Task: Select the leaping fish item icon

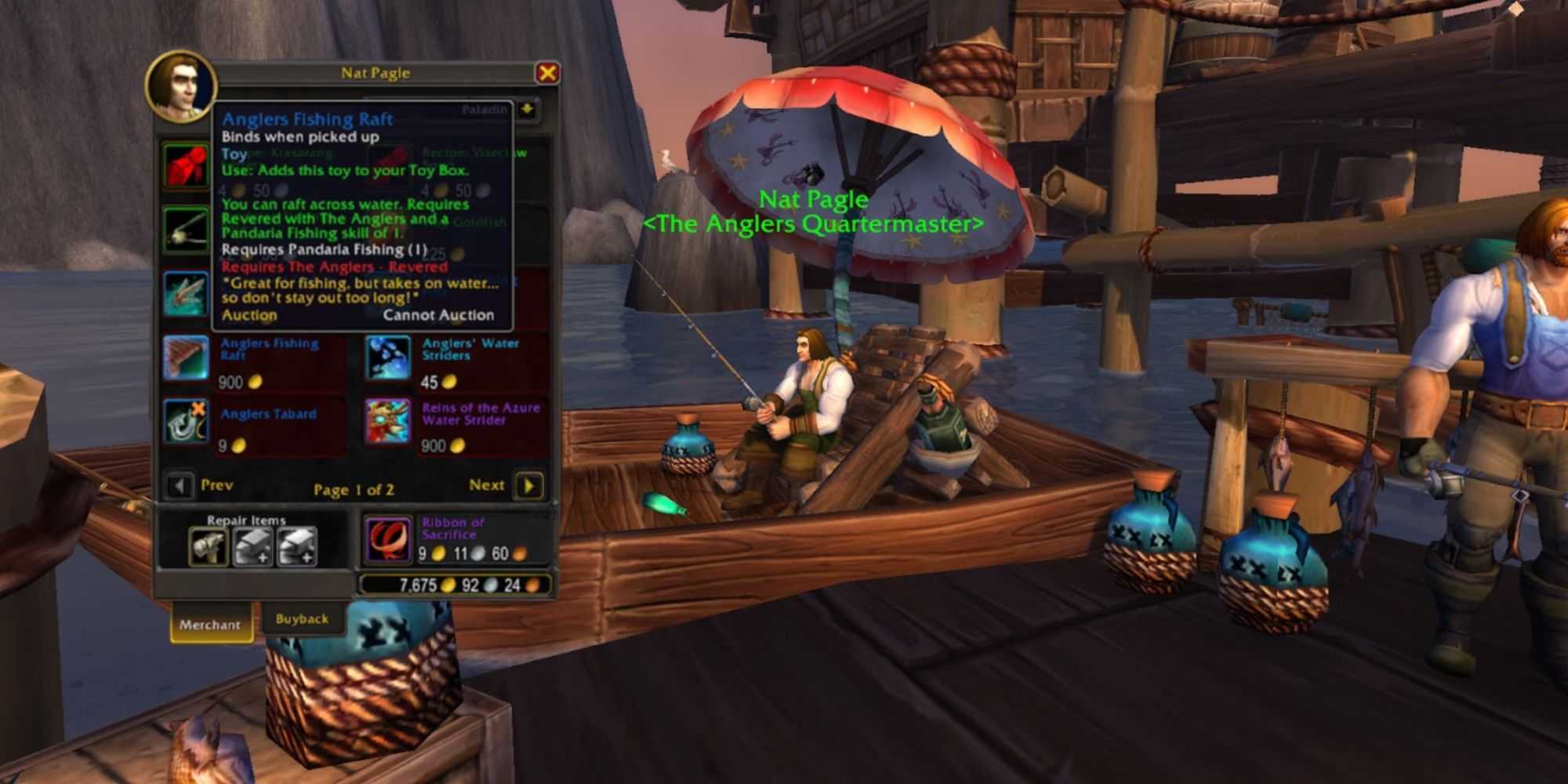Action: tap(186, 293)
